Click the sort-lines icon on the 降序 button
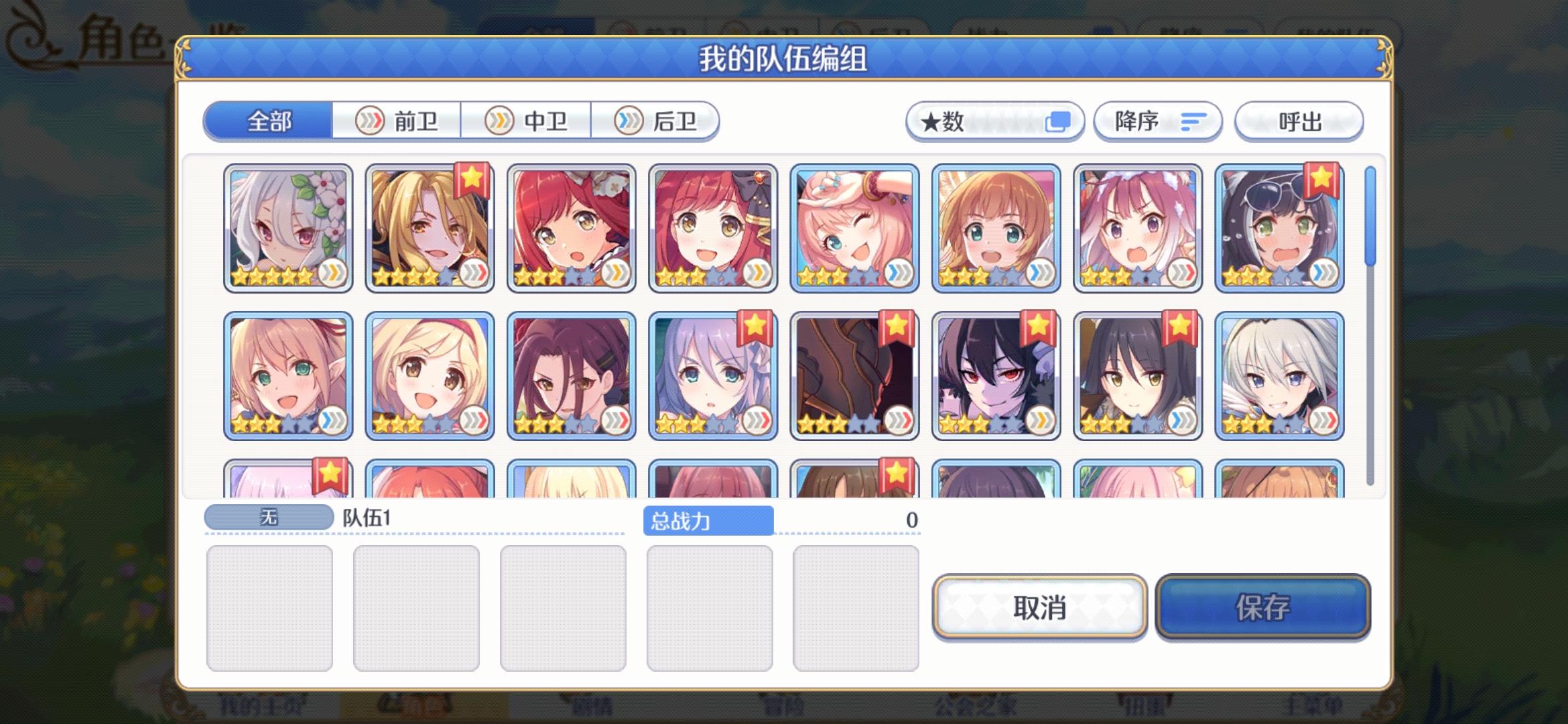This screenshot has height=724, width=1568. [1191, 121]
